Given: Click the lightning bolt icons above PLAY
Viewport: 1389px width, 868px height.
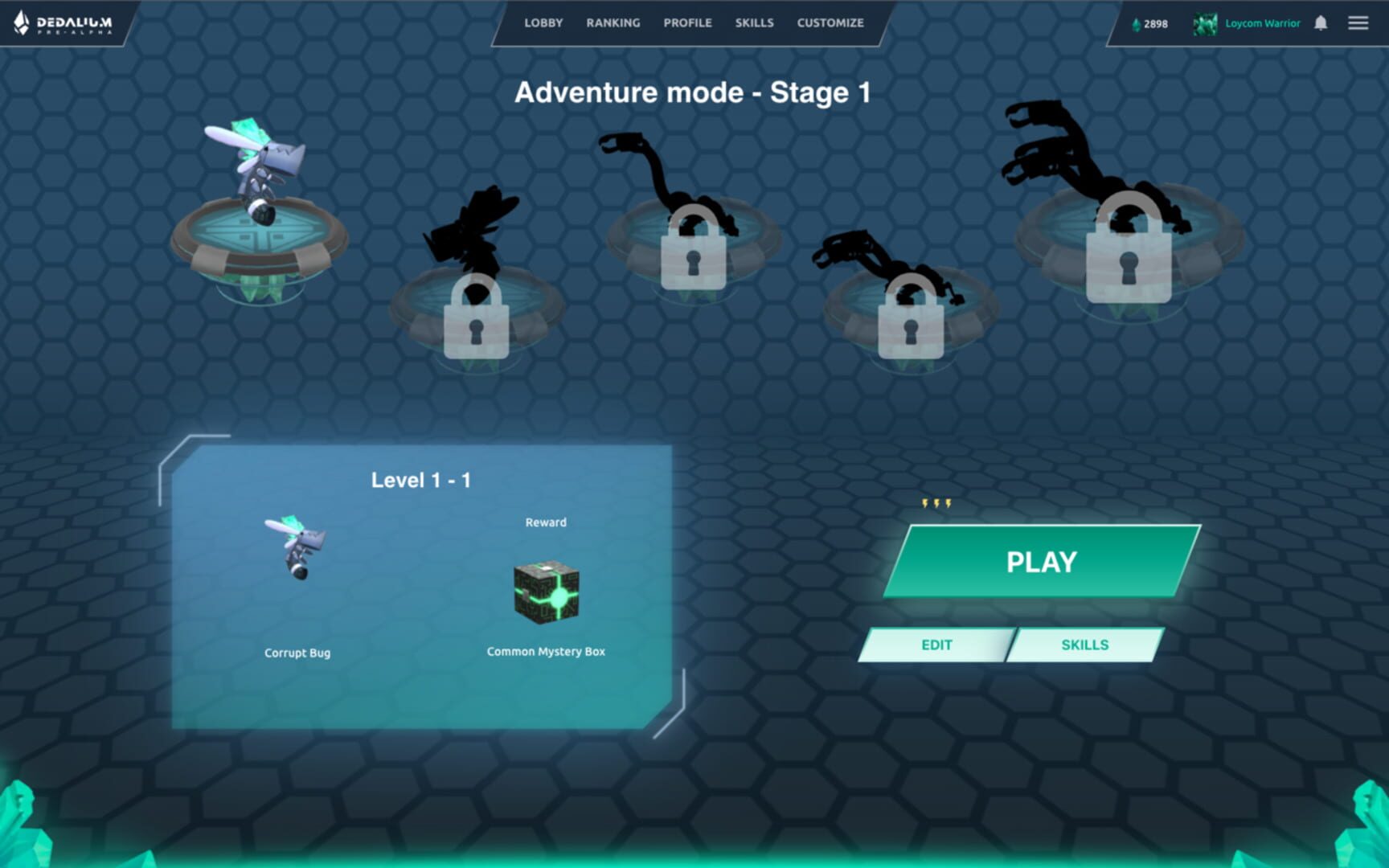Looking at the screenshot, I should (935, 502).
